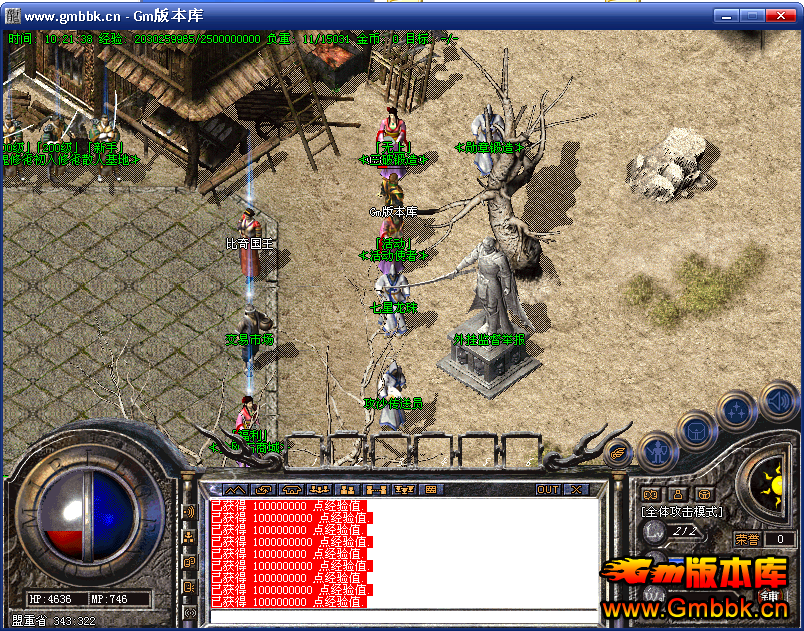Click the single-person icon above attack mode
Image resolution: width=804 pixels, height=631 pixels.
tap(677, 494)
